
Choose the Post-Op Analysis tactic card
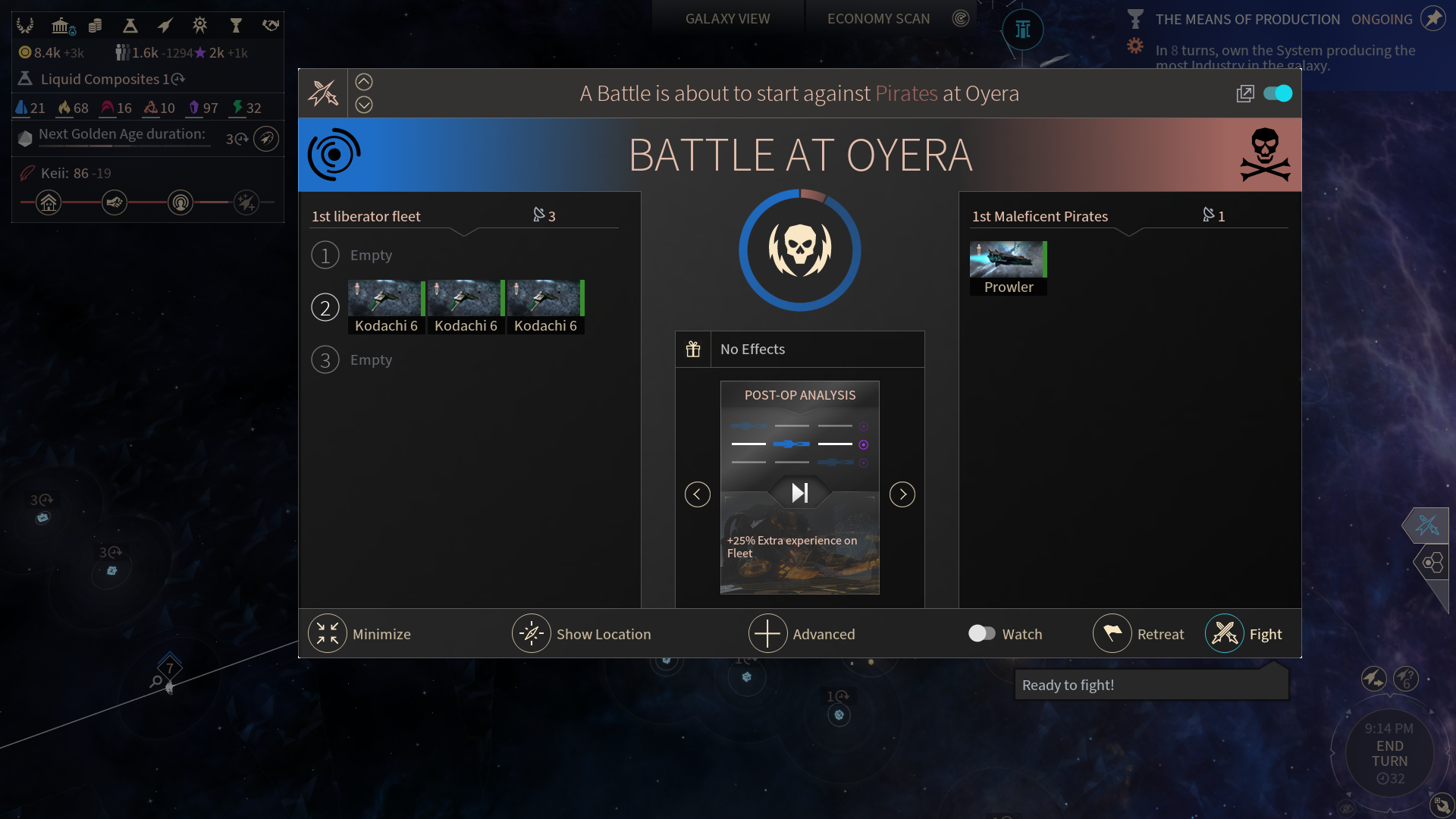point(800,487)
